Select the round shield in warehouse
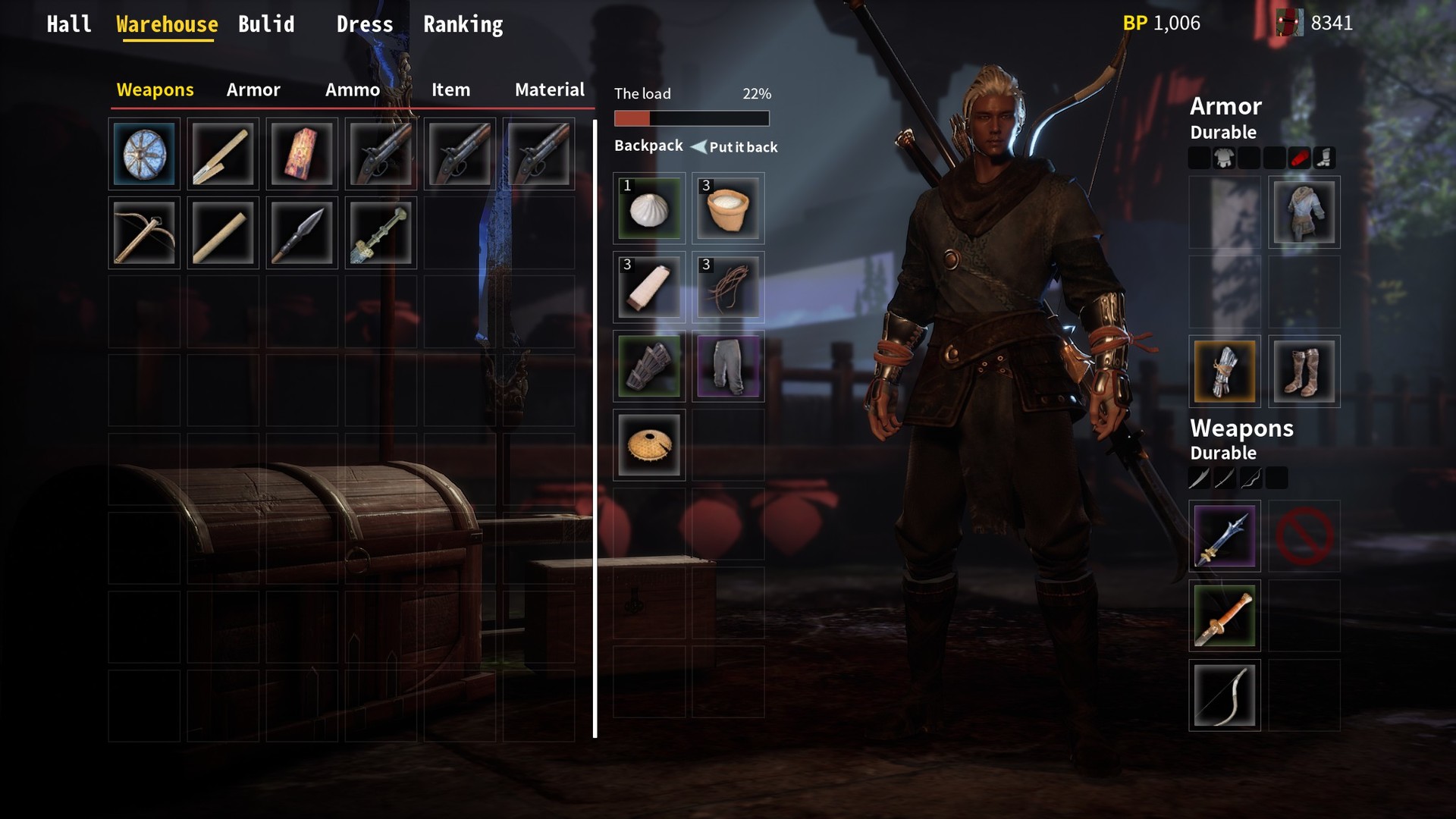1456x819 pixels. 144,154
